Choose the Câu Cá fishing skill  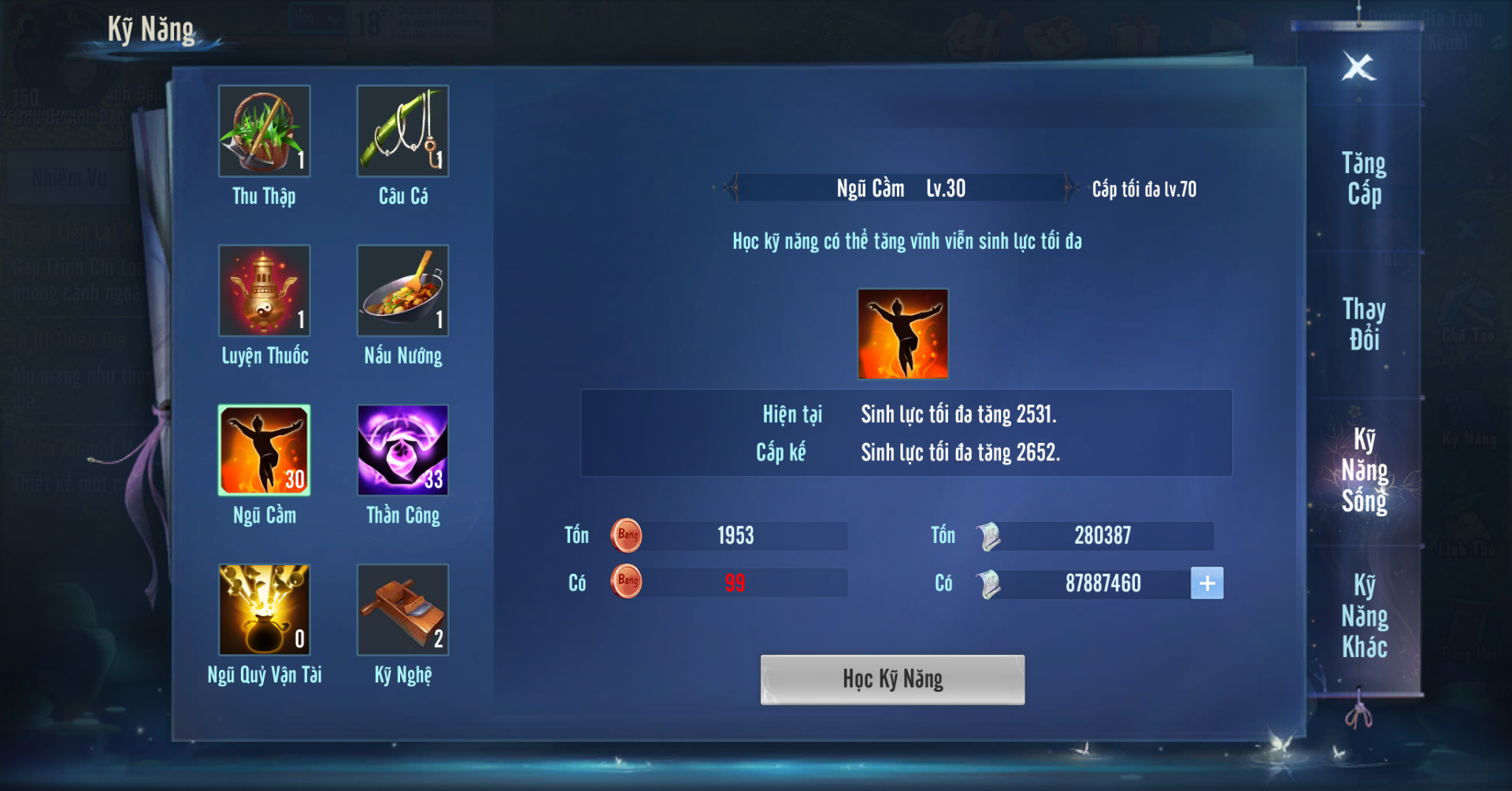click(402, 131)
